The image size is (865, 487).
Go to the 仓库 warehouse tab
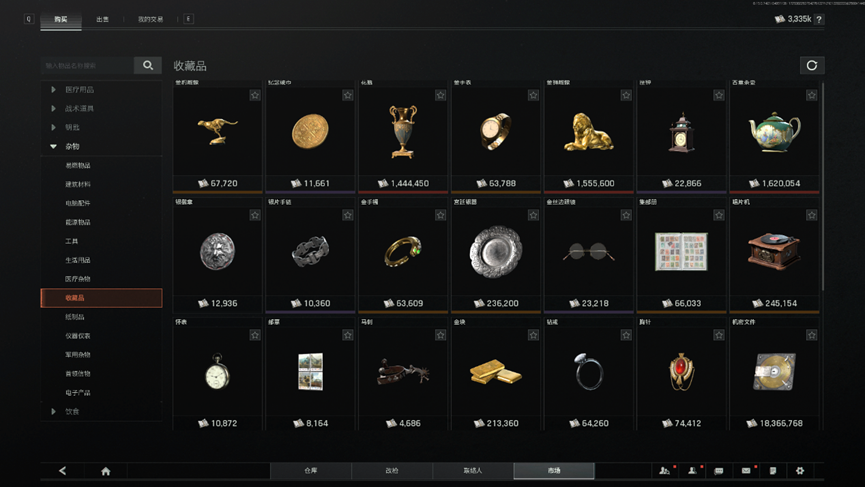pyautogui.click(x=310, y=470)
